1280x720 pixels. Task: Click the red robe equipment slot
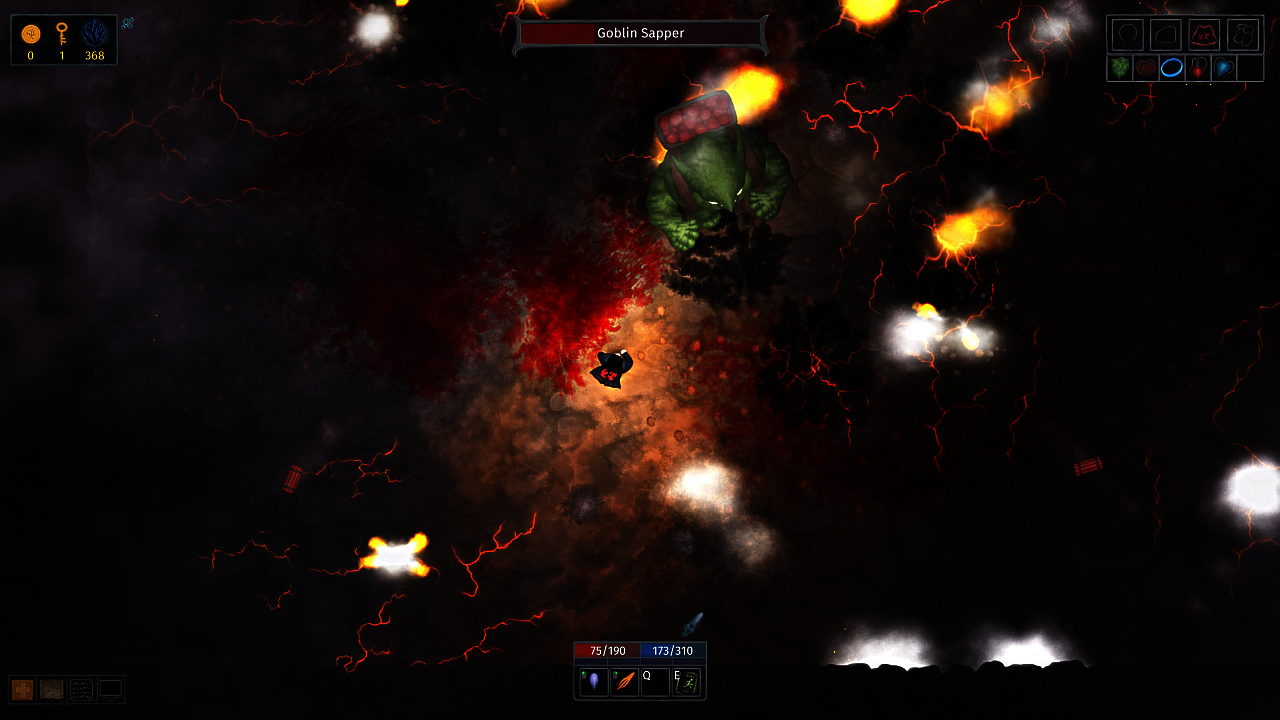pyautogui.click(x=1204, y=35)
